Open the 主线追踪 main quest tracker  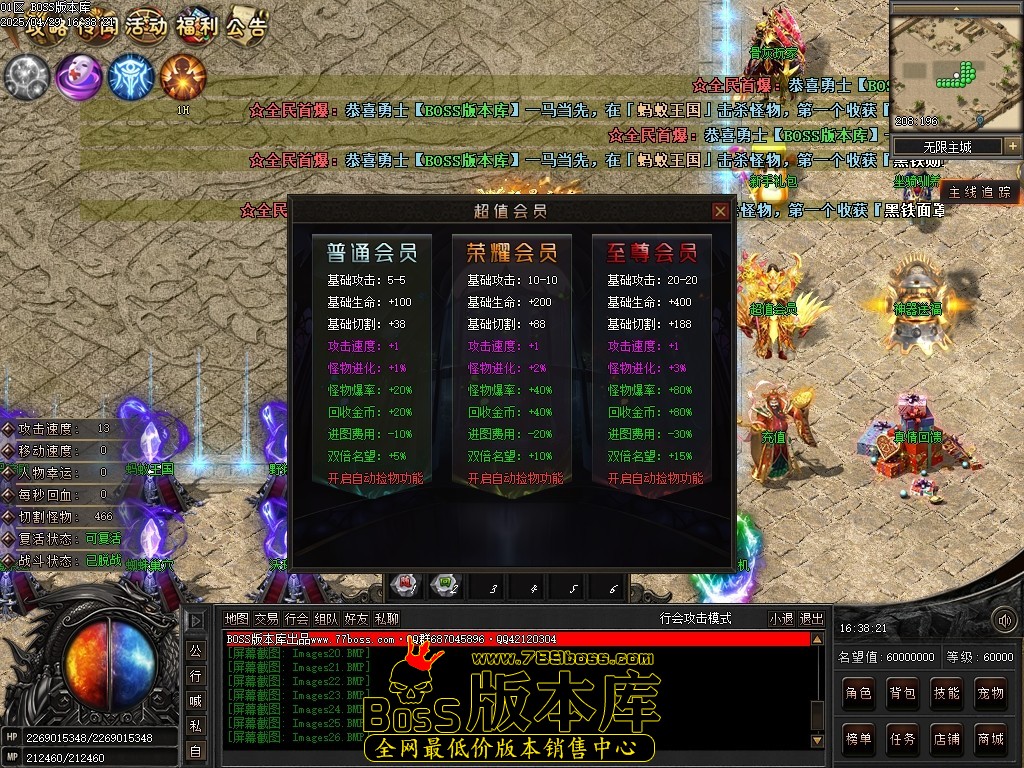click(980, 192)
